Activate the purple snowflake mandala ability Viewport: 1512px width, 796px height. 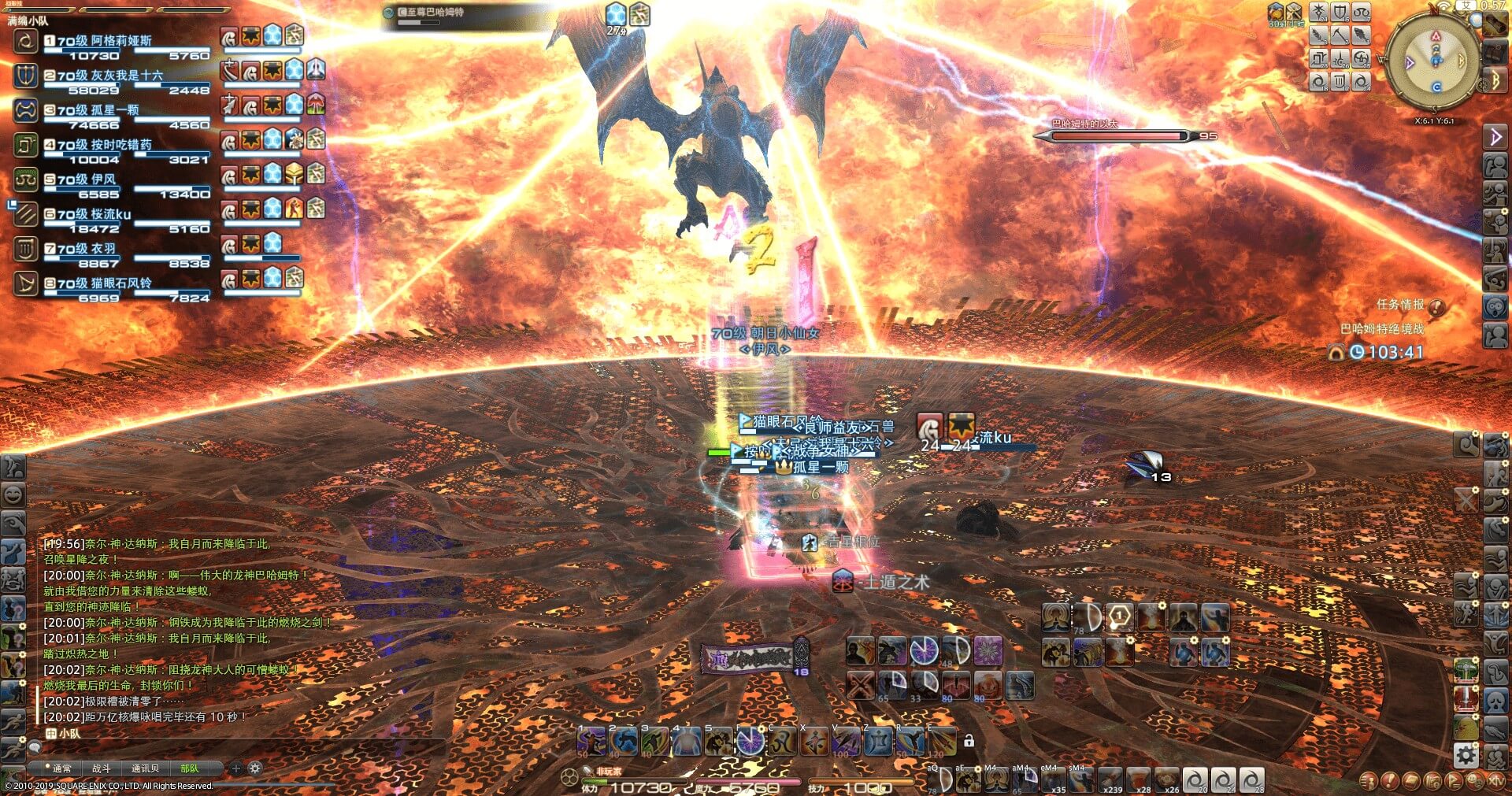point(988,651)
